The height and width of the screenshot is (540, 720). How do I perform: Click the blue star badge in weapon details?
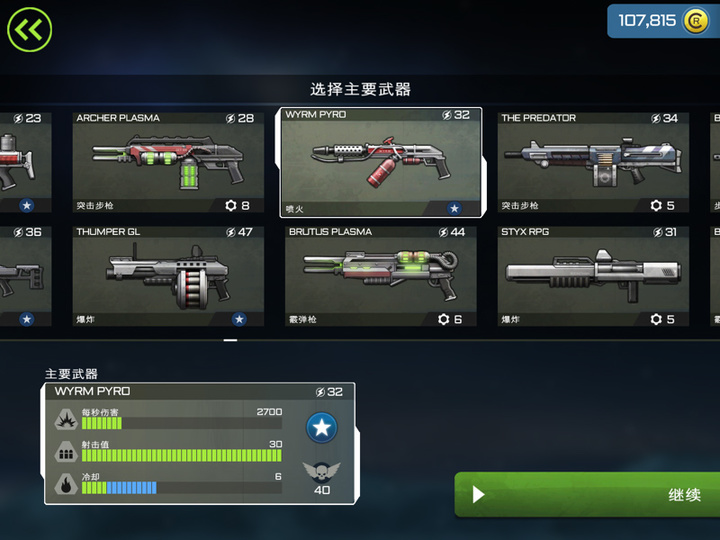click(321, 428)
